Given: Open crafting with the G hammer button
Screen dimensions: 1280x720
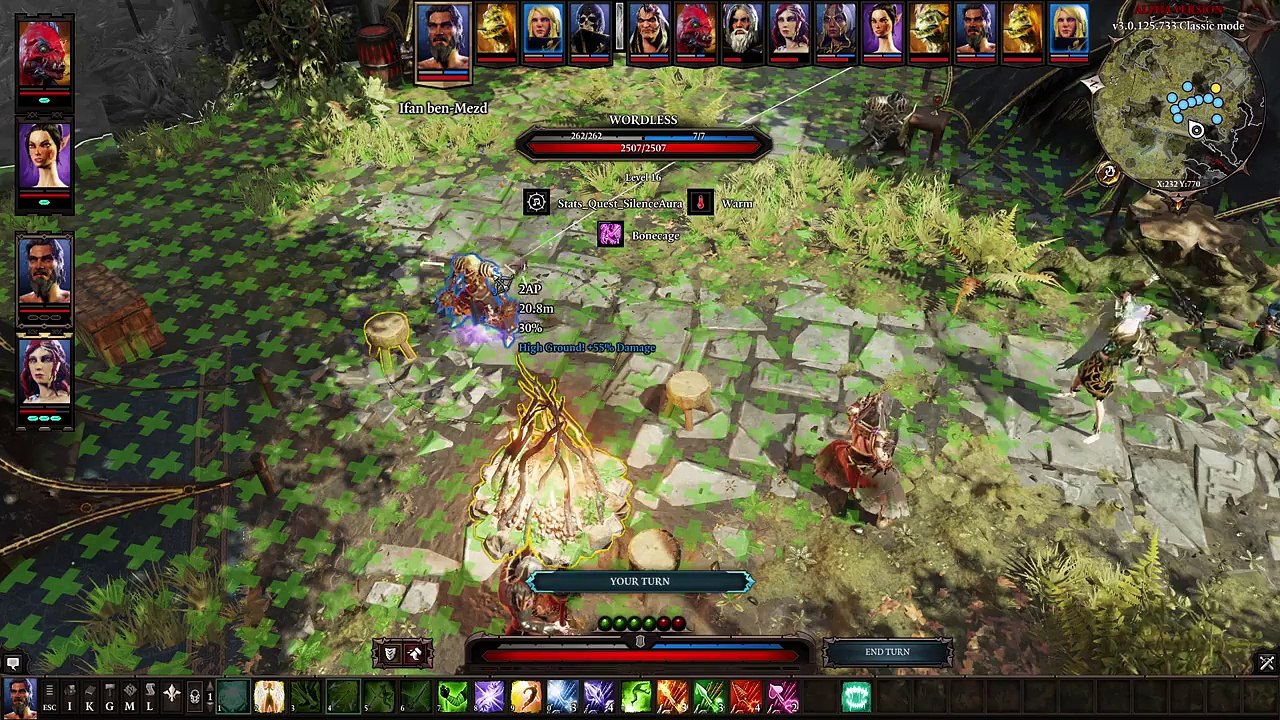Looking at the screenshot, I should point(109,698).
